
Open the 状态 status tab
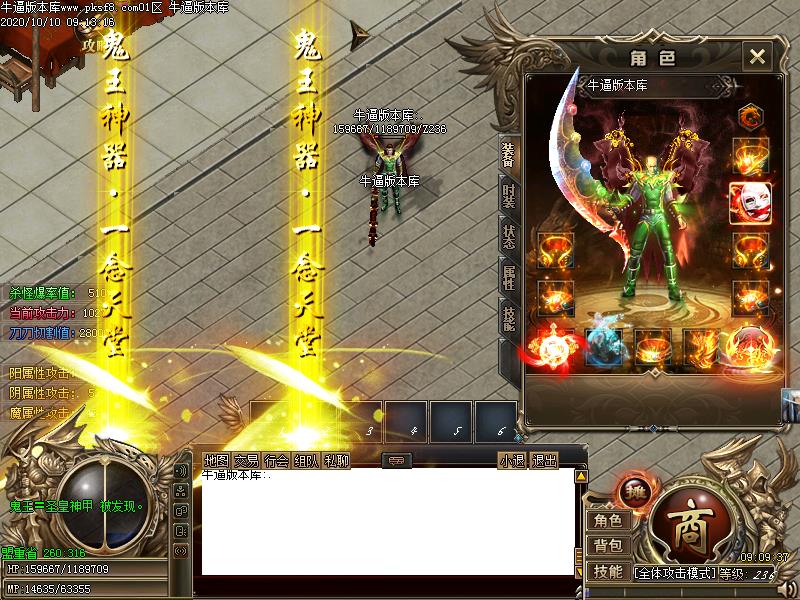(x=510, y=237)
